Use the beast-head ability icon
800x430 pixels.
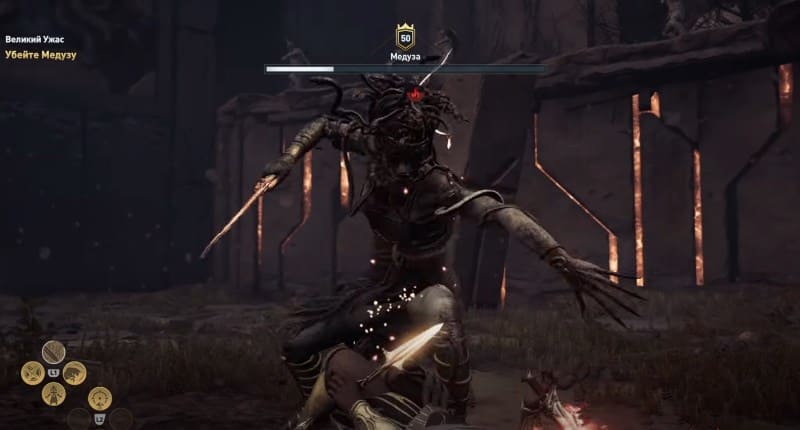(75, 373)
